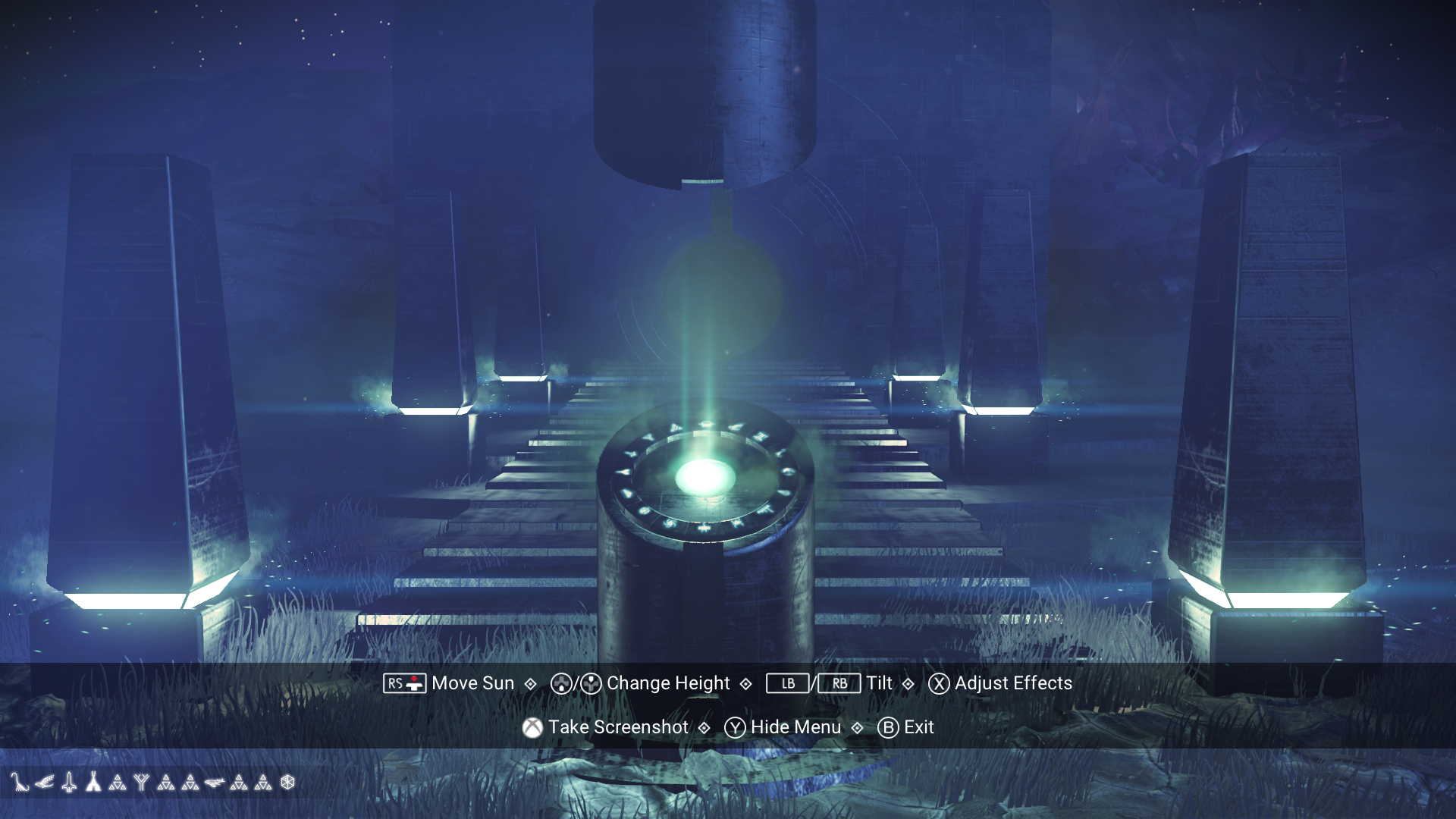Click the hexagonal Atlas glyph at the row's end

coord(289,782)
